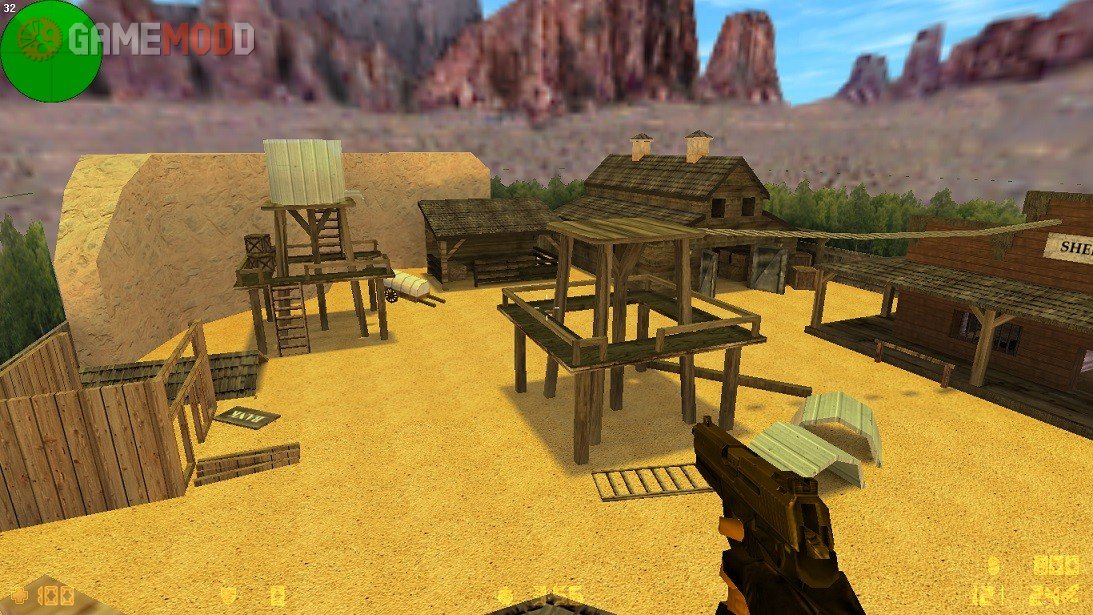
Task: Click the GameModd watermark logo
Action: [x=150, y=38]
